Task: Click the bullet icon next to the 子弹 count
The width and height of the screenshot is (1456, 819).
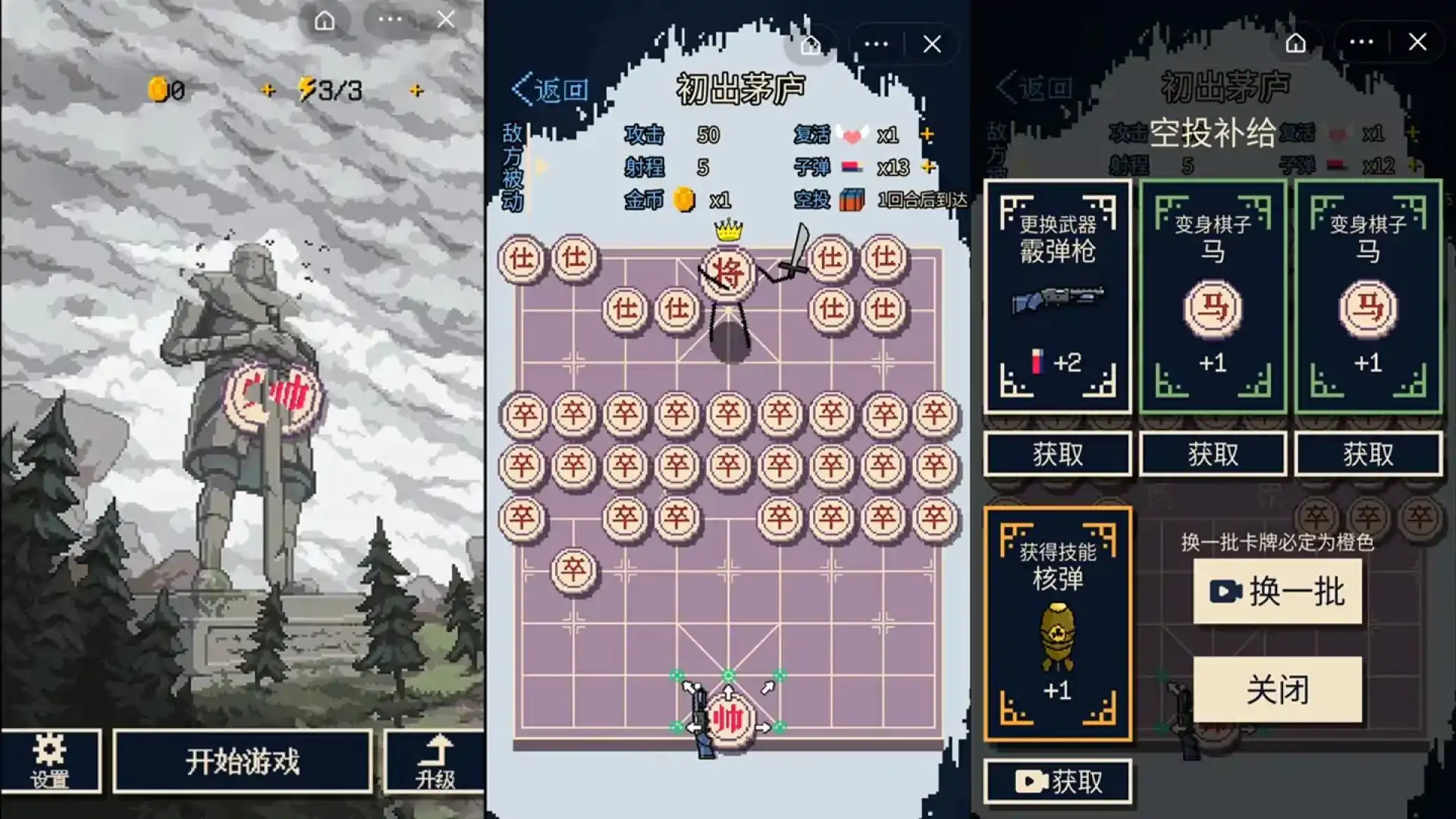Action: [x=851, y=168]
